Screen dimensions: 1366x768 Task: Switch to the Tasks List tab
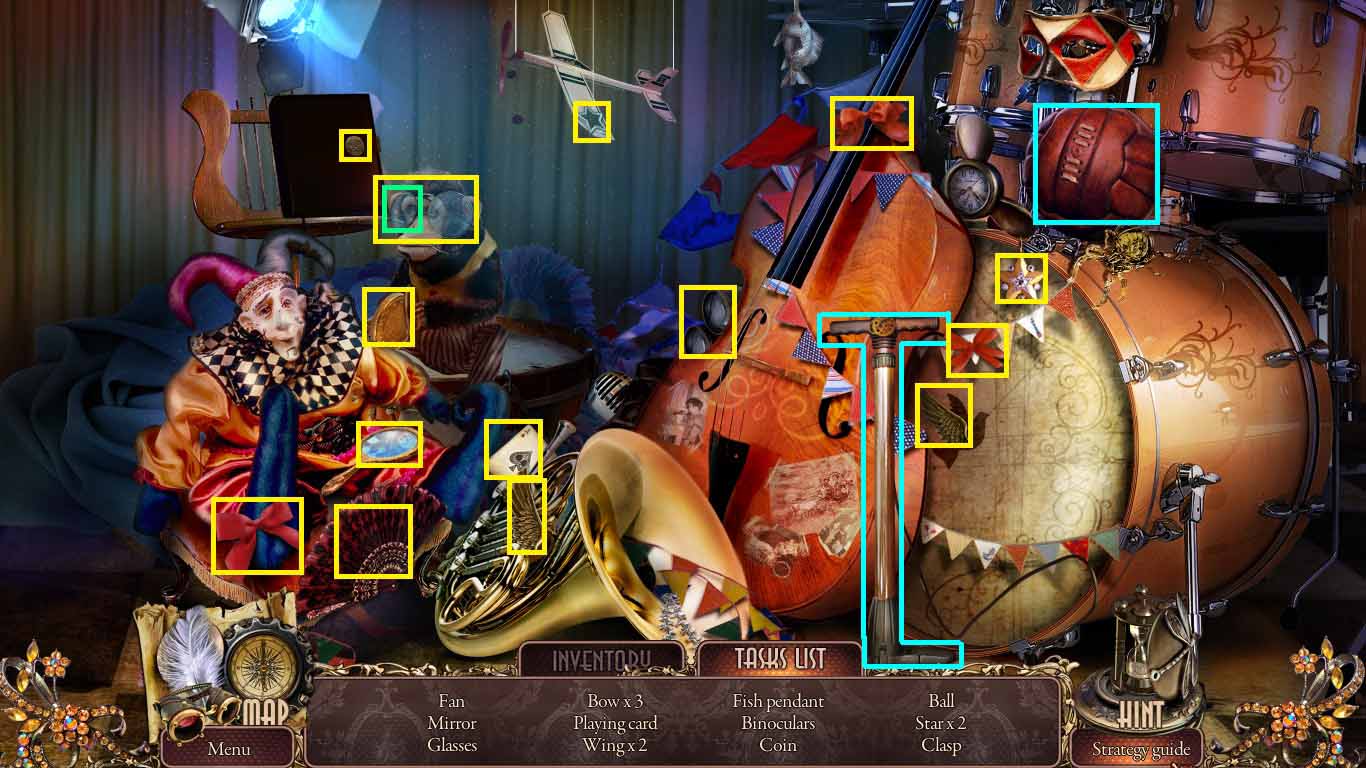[x=780, y=659]
